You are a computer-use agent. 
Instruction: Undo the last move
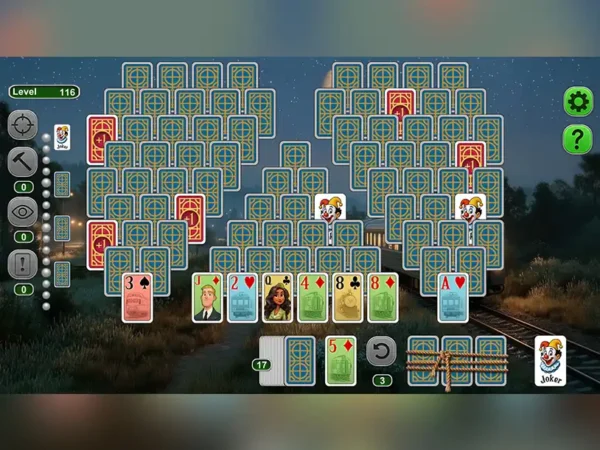tap(381, 351)
